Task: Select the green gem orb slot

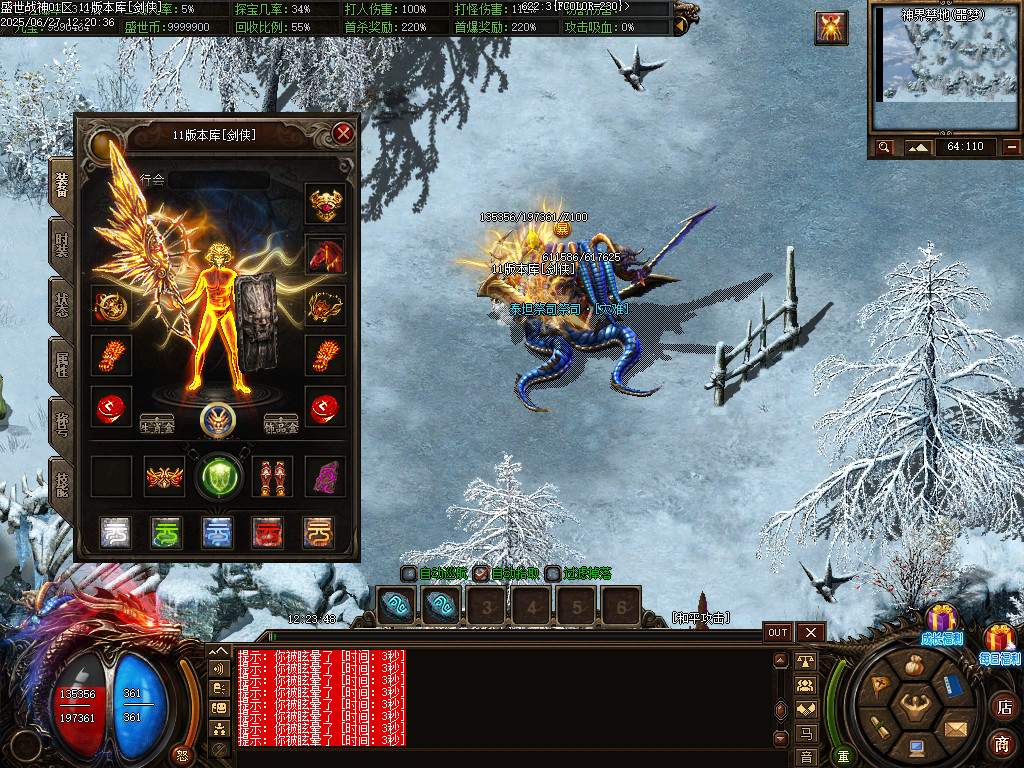Action: [x=218, y=476]
